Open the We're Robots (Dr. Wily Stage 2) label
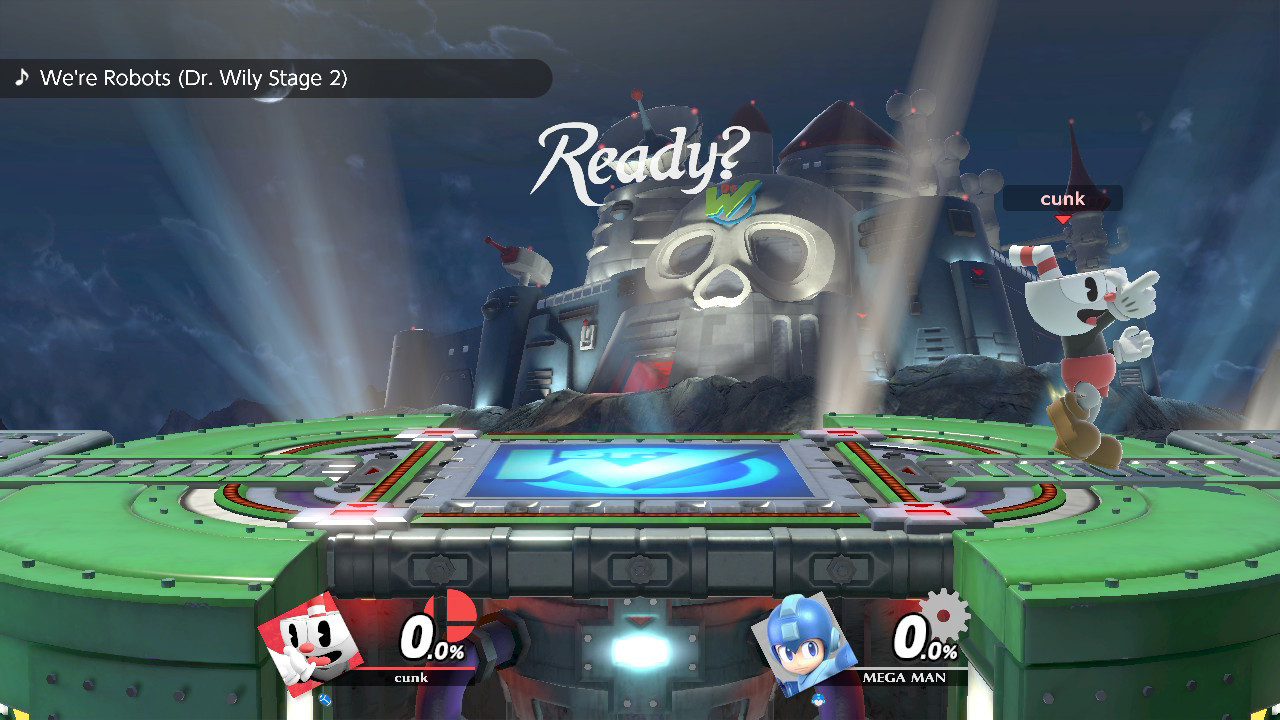This screenshot has height=720, width=1280. click(x=195, y=77)
